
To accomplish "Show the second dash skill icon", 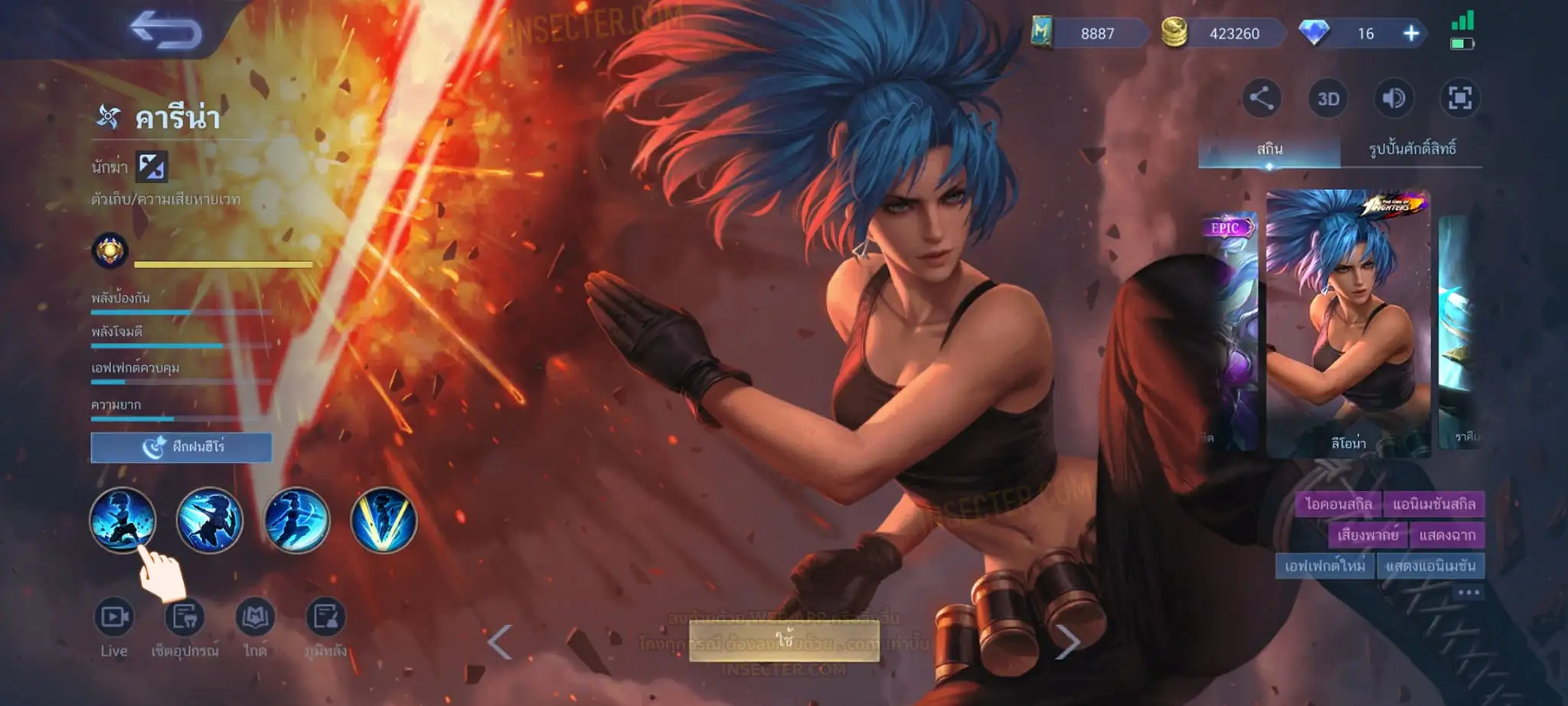I will (209, 521).
